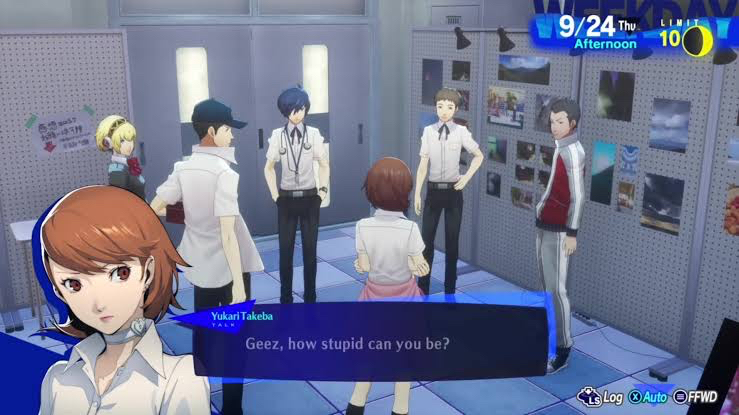
Task: Advance Yukari Takeba's dialogue box
Action: [x=420, y=342]
